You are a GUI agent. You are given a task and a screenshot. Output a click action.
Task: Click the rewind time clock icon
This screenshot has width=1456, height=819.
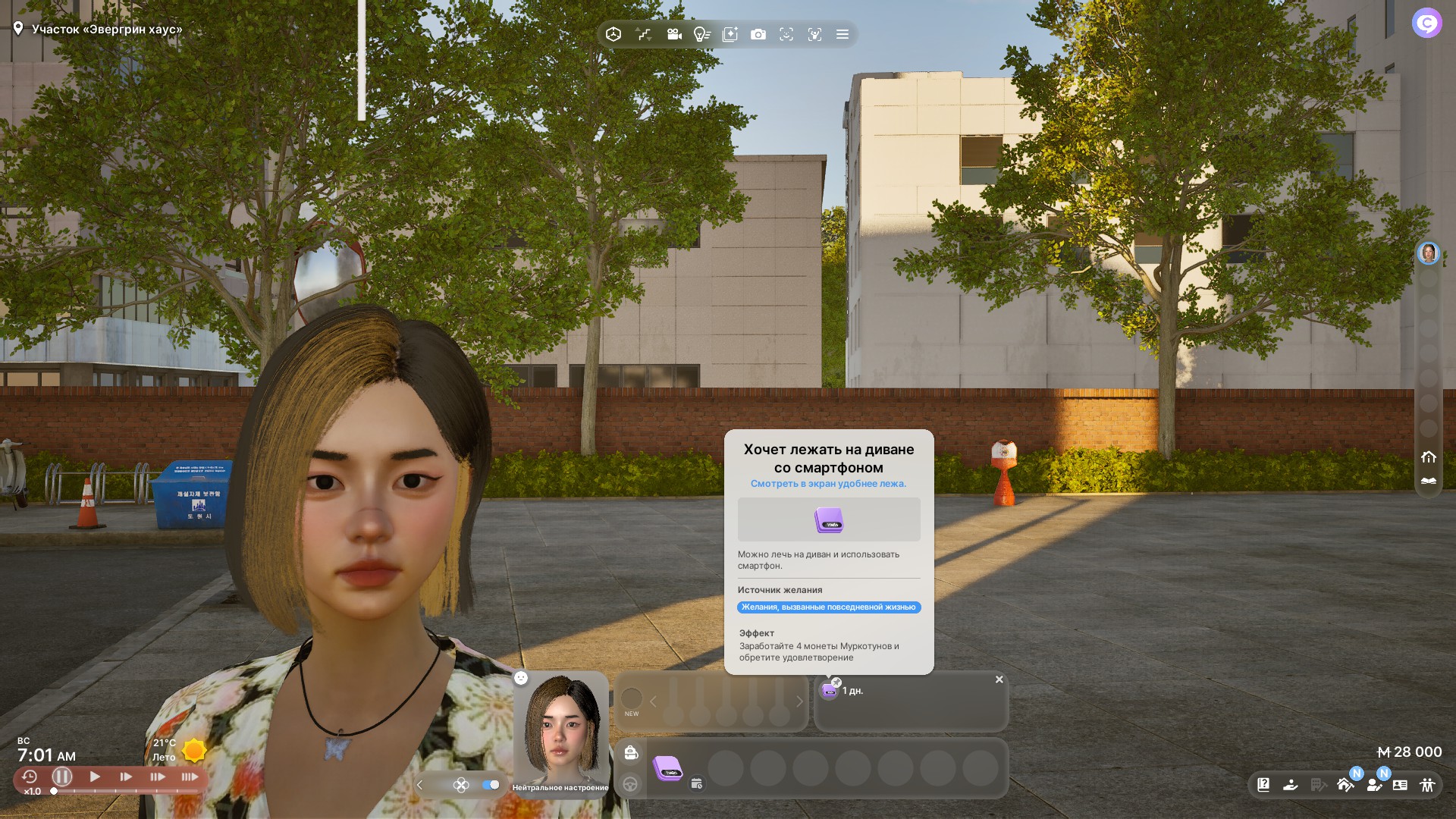(x=30, y=777)
